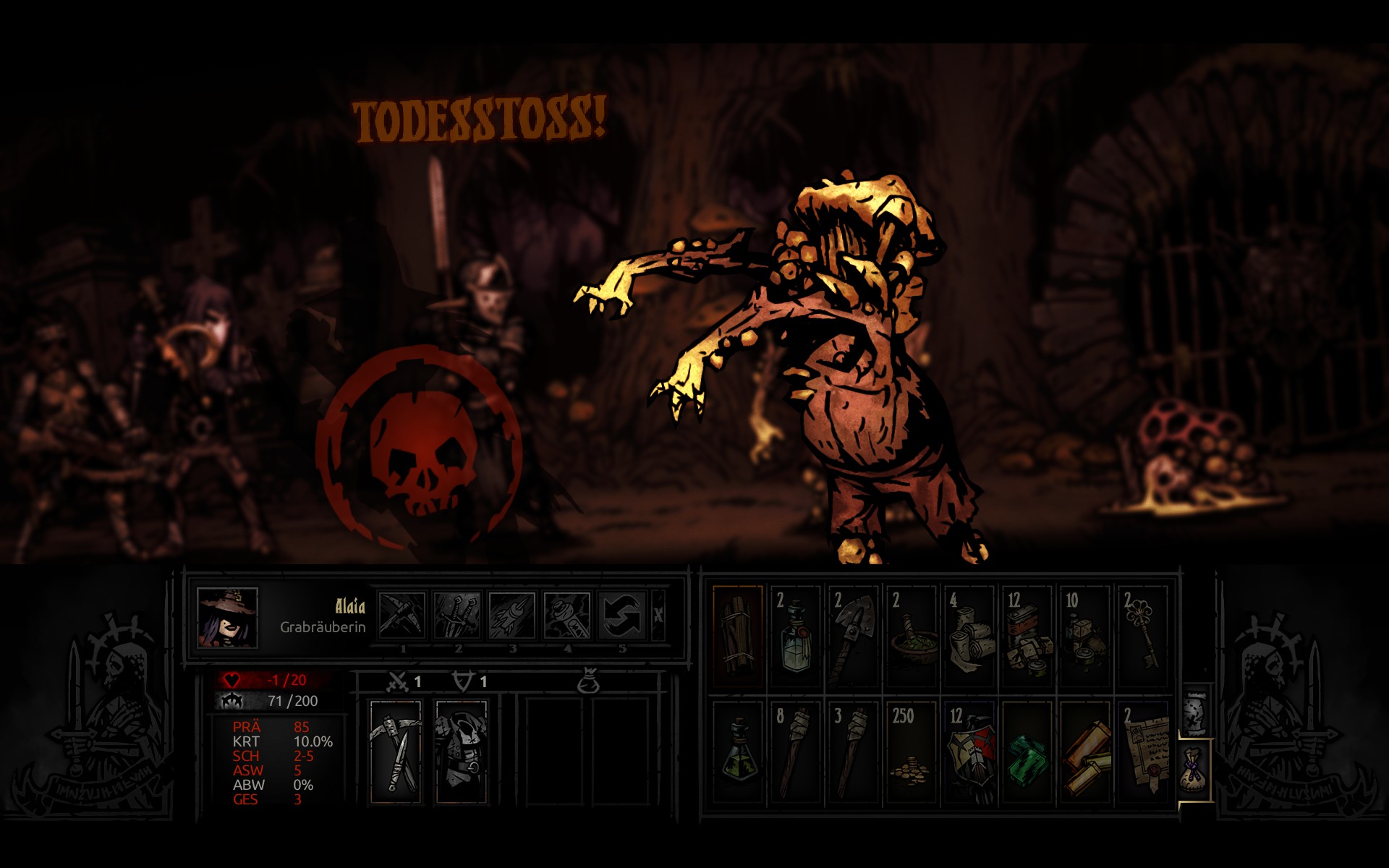1389x868 pixels.
Task: Select the sealed deed document stack
Action: point(1143,752)
